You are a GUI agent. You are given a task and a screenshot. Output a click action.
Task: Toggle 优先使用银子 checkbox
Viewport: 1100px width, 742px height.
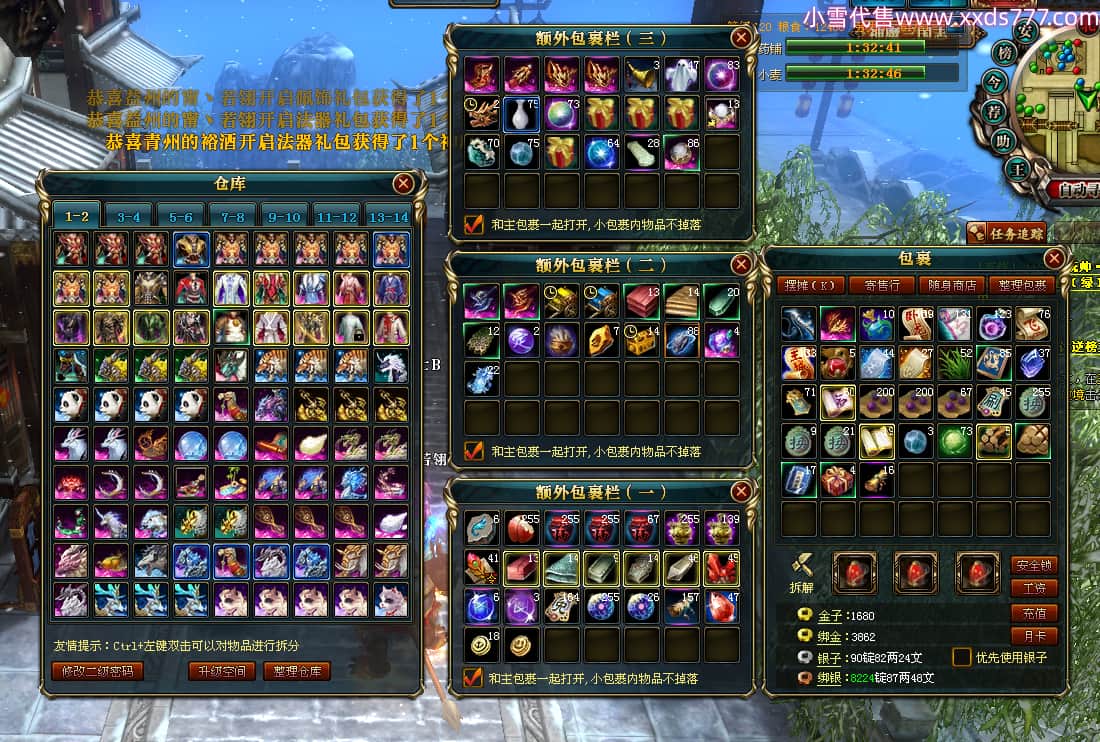pos(962,657)
